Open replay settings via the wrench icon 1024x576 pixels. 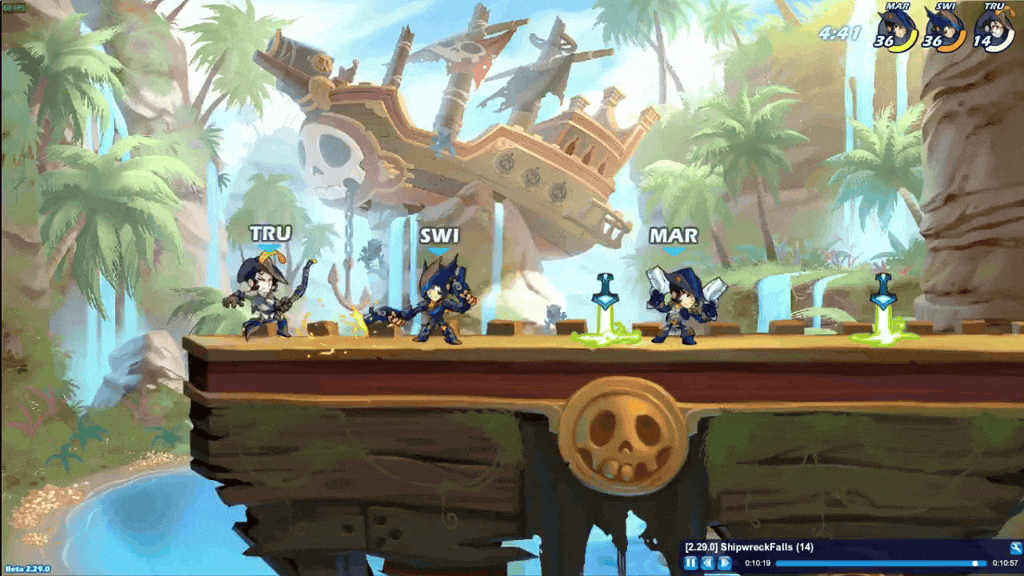(x=1015, y=548)
